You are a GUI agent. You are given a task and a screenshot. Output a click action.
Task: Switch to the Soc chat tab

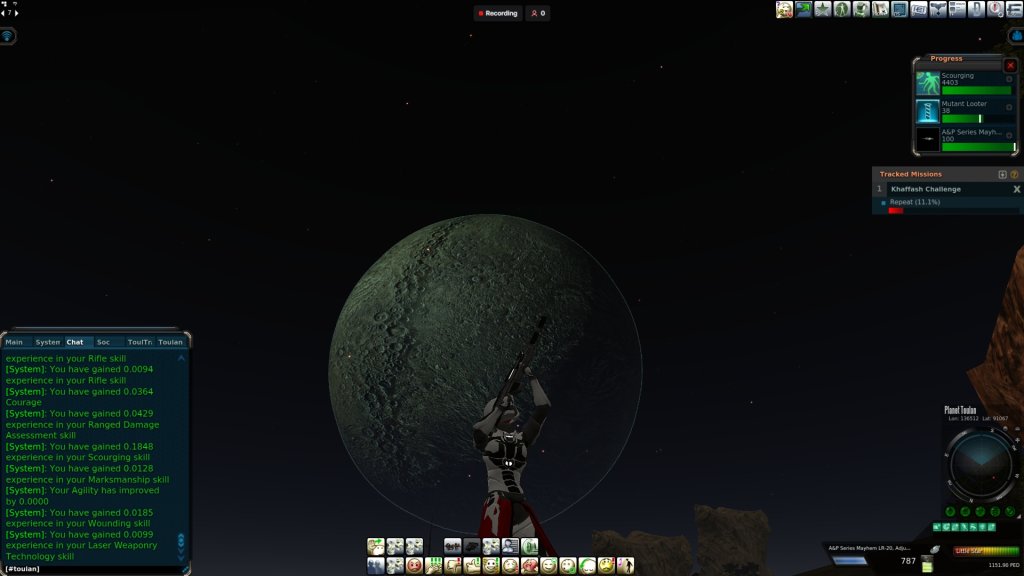[103, 342]
